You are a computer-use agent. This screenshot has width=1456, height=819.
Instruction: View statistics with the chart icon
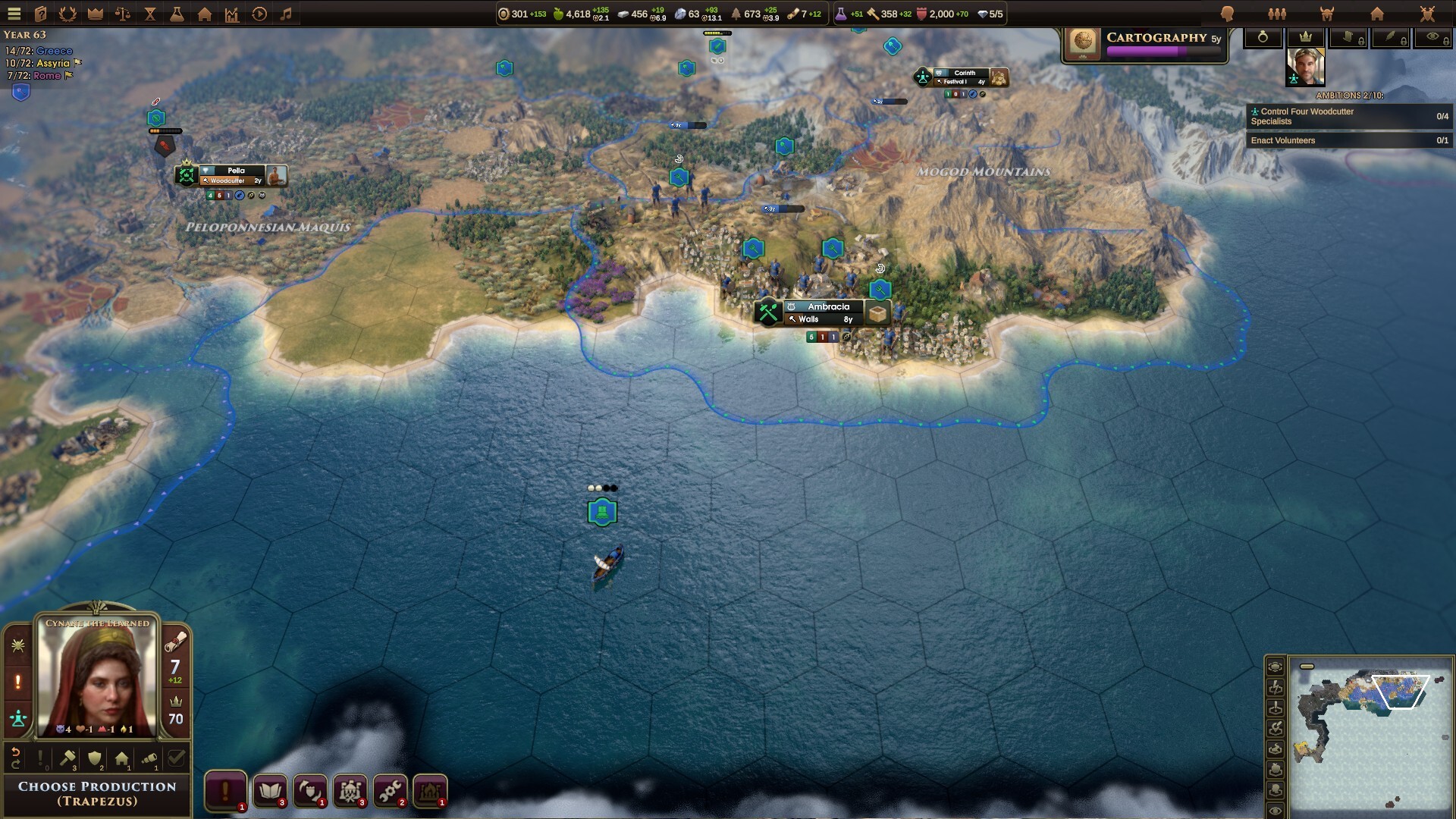(232, 13)
